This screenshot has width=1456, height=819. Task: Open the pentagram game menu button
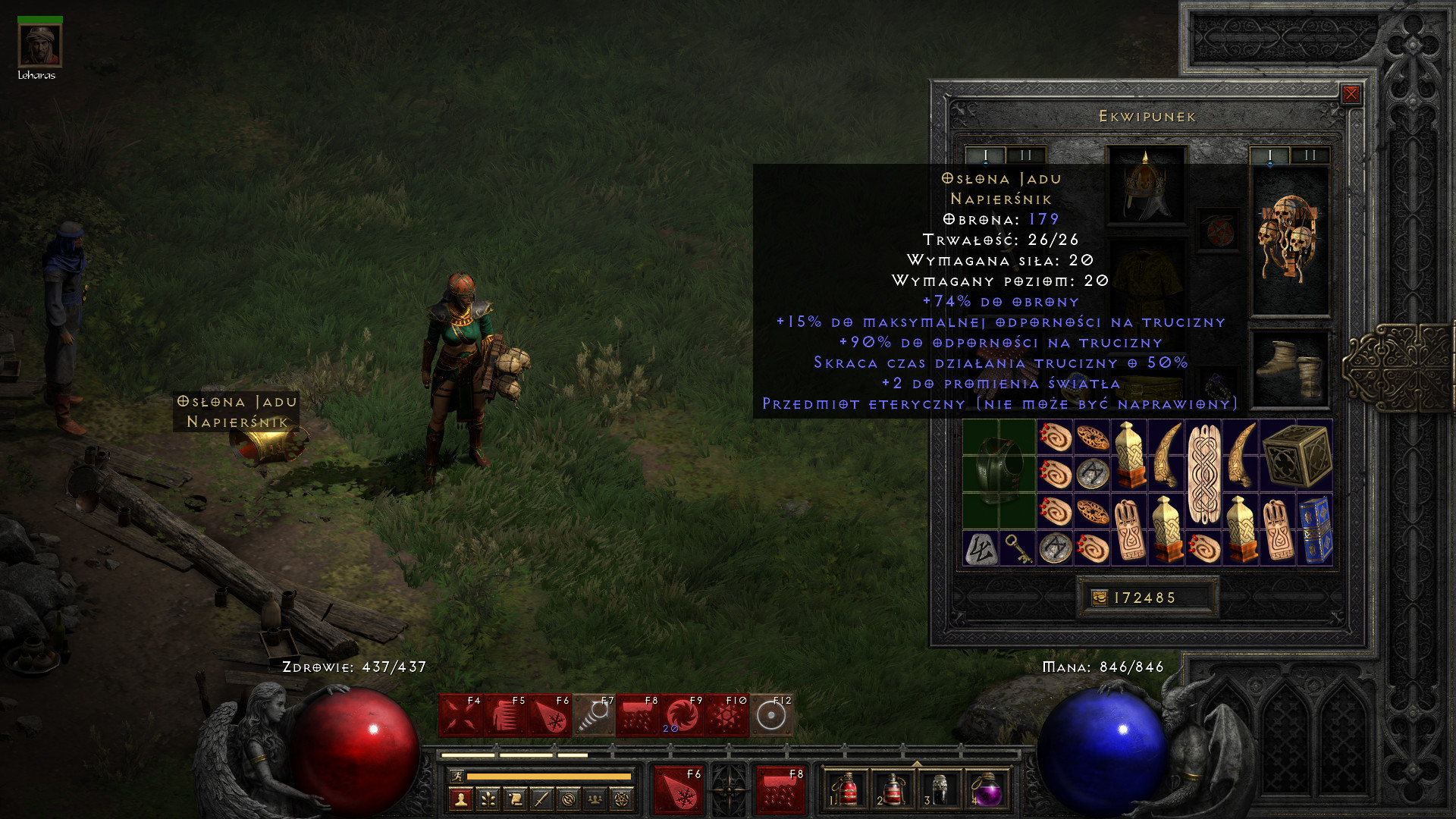click(621, 799)
